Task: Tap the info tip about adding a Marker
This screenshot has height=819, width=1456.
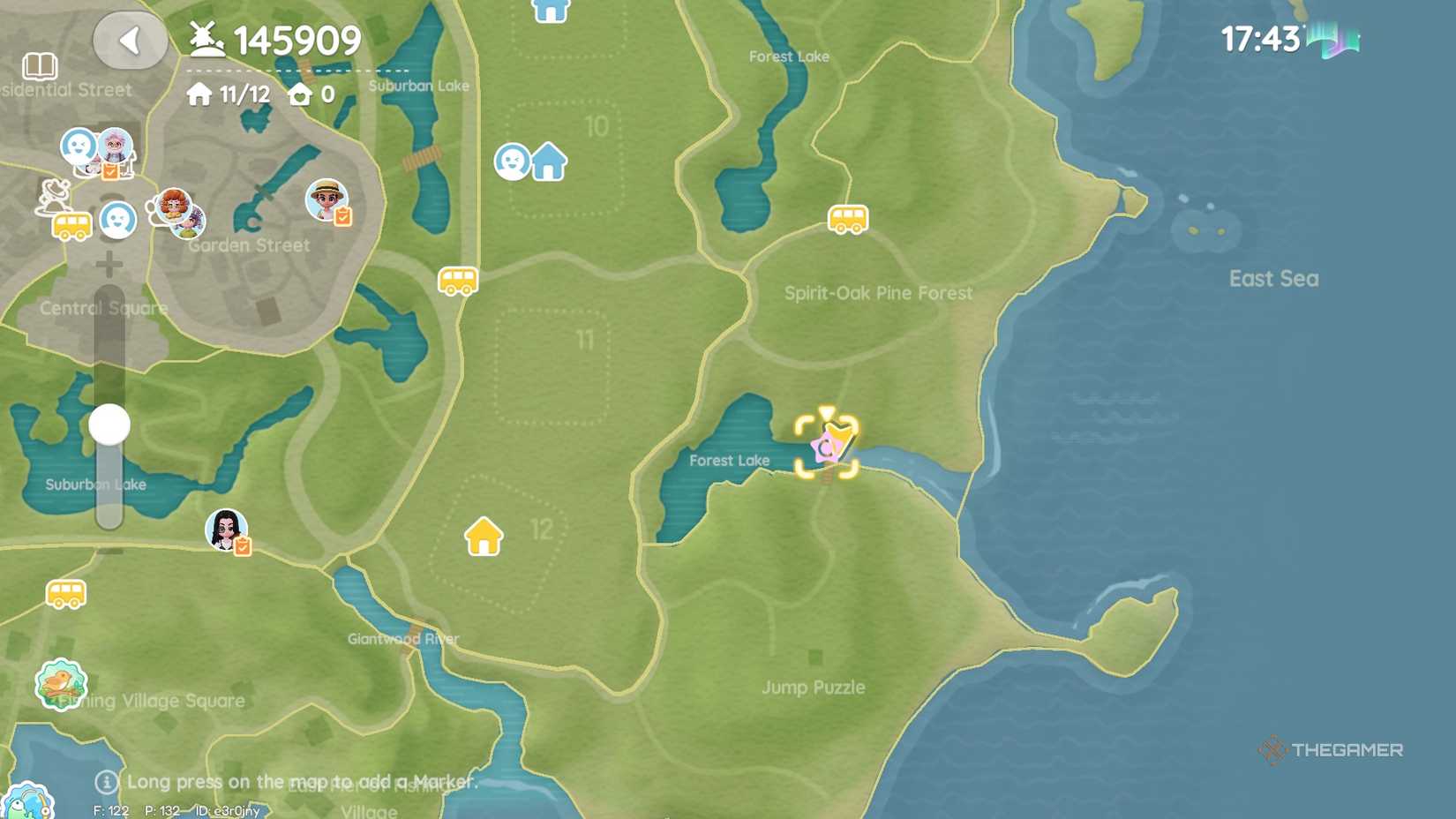Action: click(x=106, y=781)
